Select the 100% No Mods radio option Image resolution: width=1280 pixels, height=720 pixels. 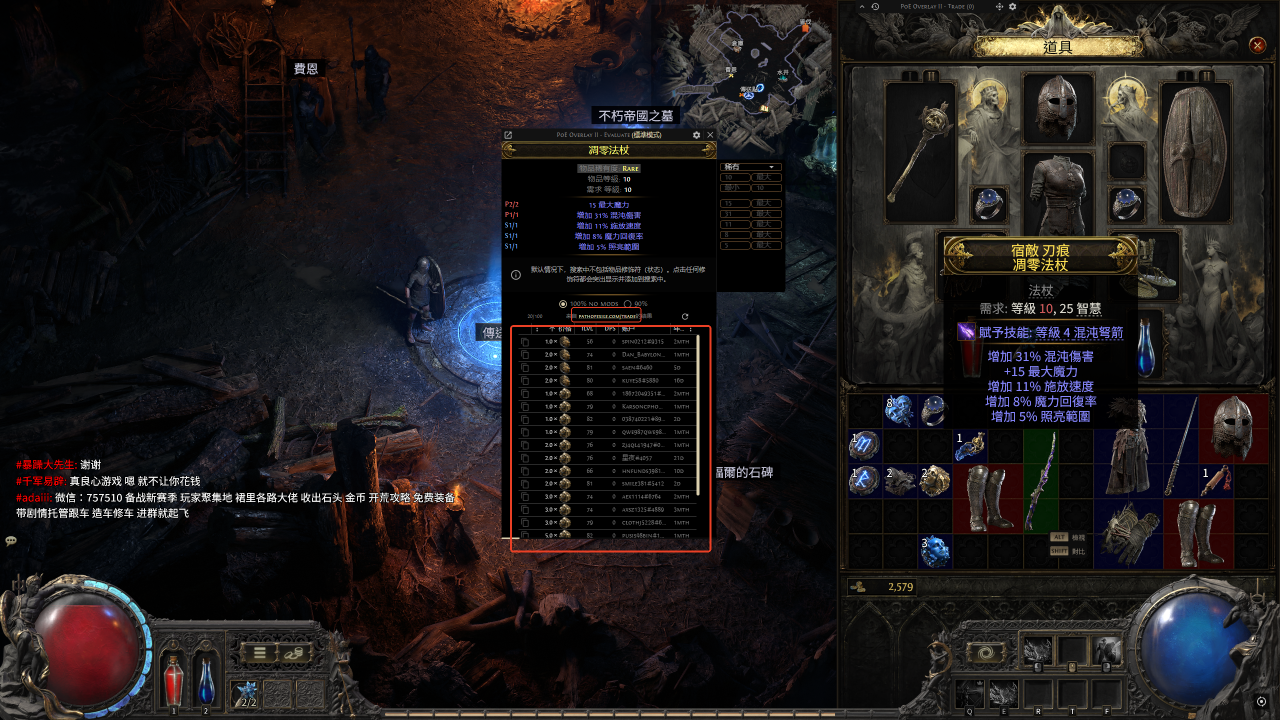[563, 304]
